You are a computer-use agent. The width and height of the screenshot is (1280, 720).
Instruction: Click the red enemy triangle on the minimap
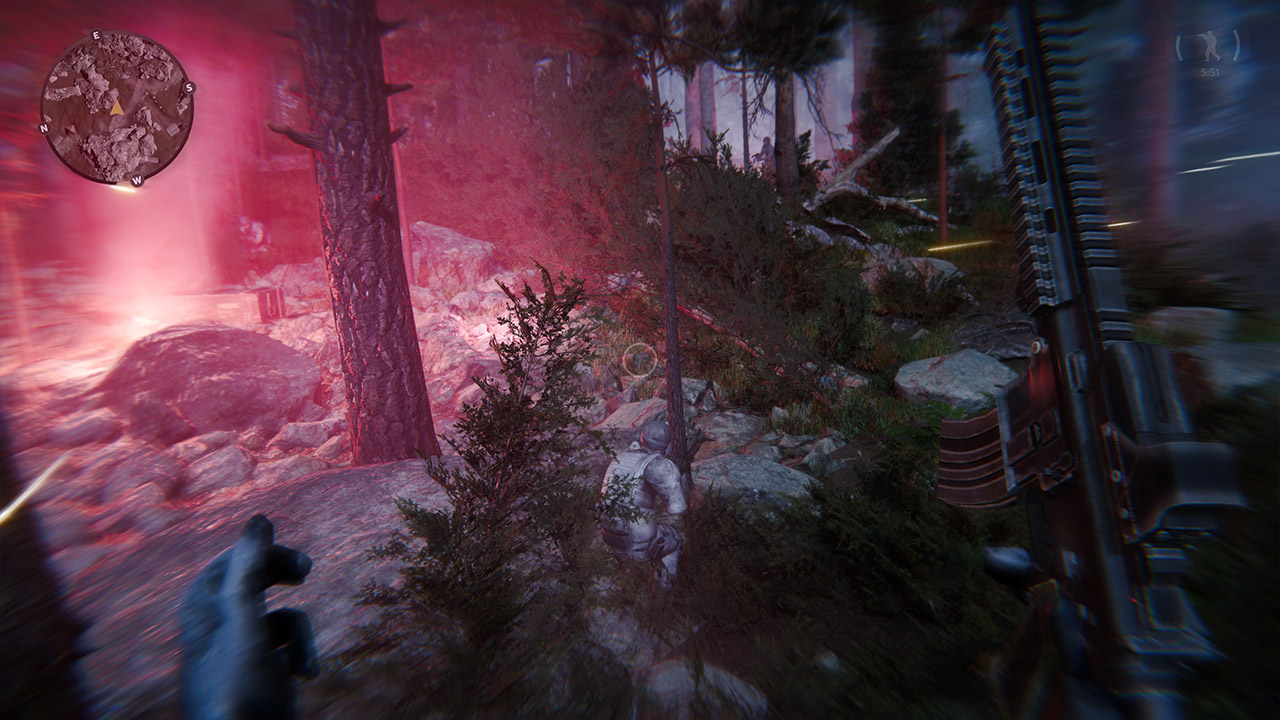69,130
